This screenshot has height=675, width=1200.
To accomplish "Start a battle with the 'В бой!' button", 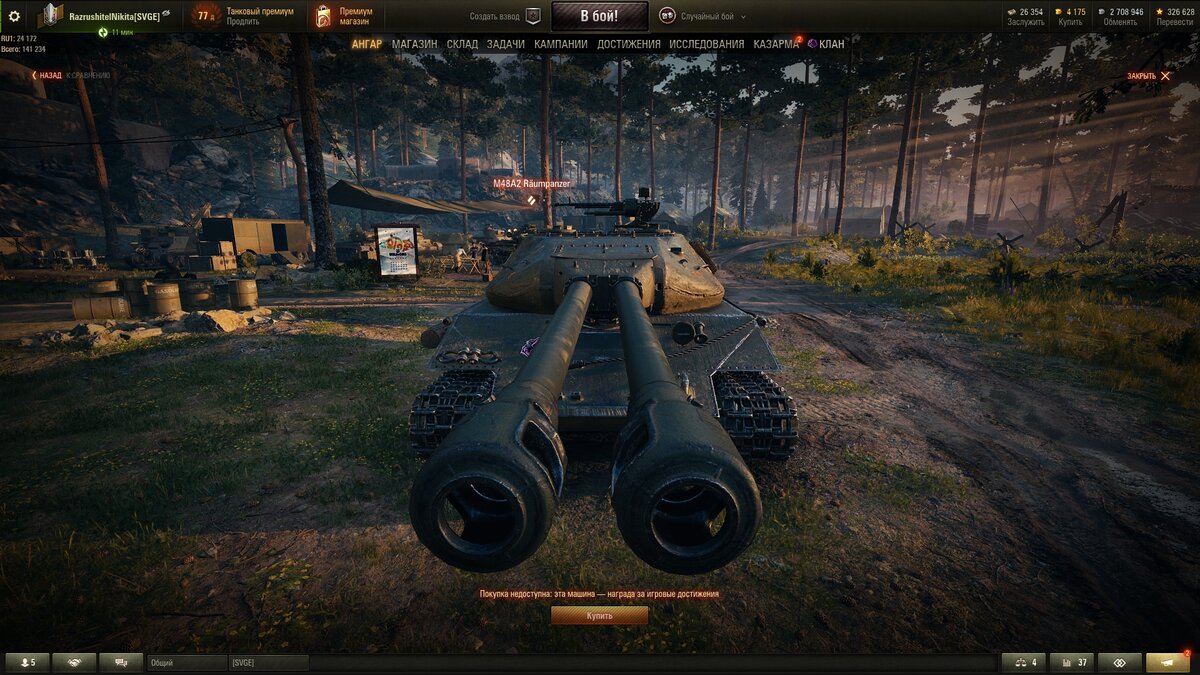I will tap(599, 16).
